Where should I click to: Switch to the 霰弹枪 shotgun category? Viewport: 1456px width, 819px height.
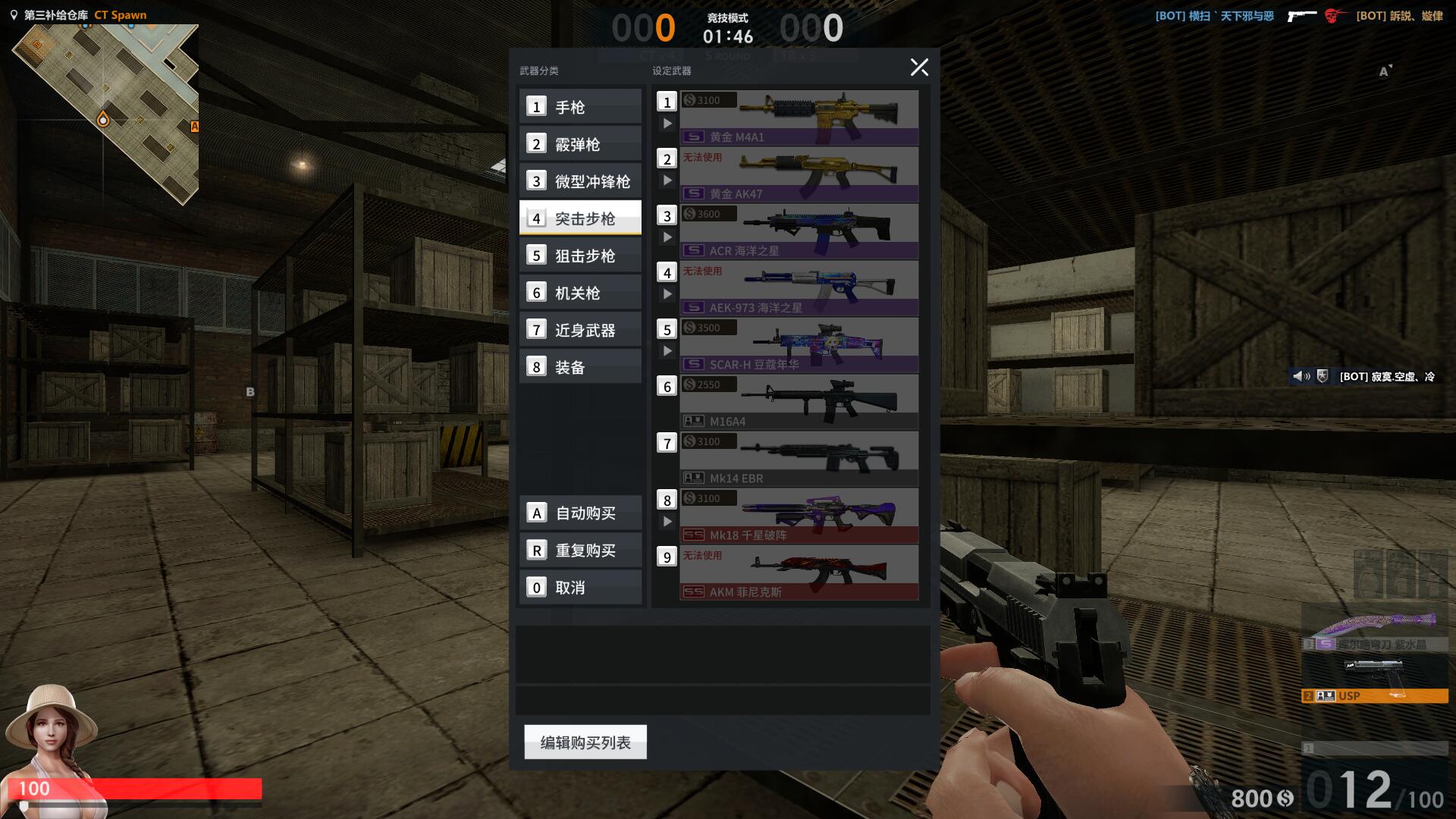point(580,144)
